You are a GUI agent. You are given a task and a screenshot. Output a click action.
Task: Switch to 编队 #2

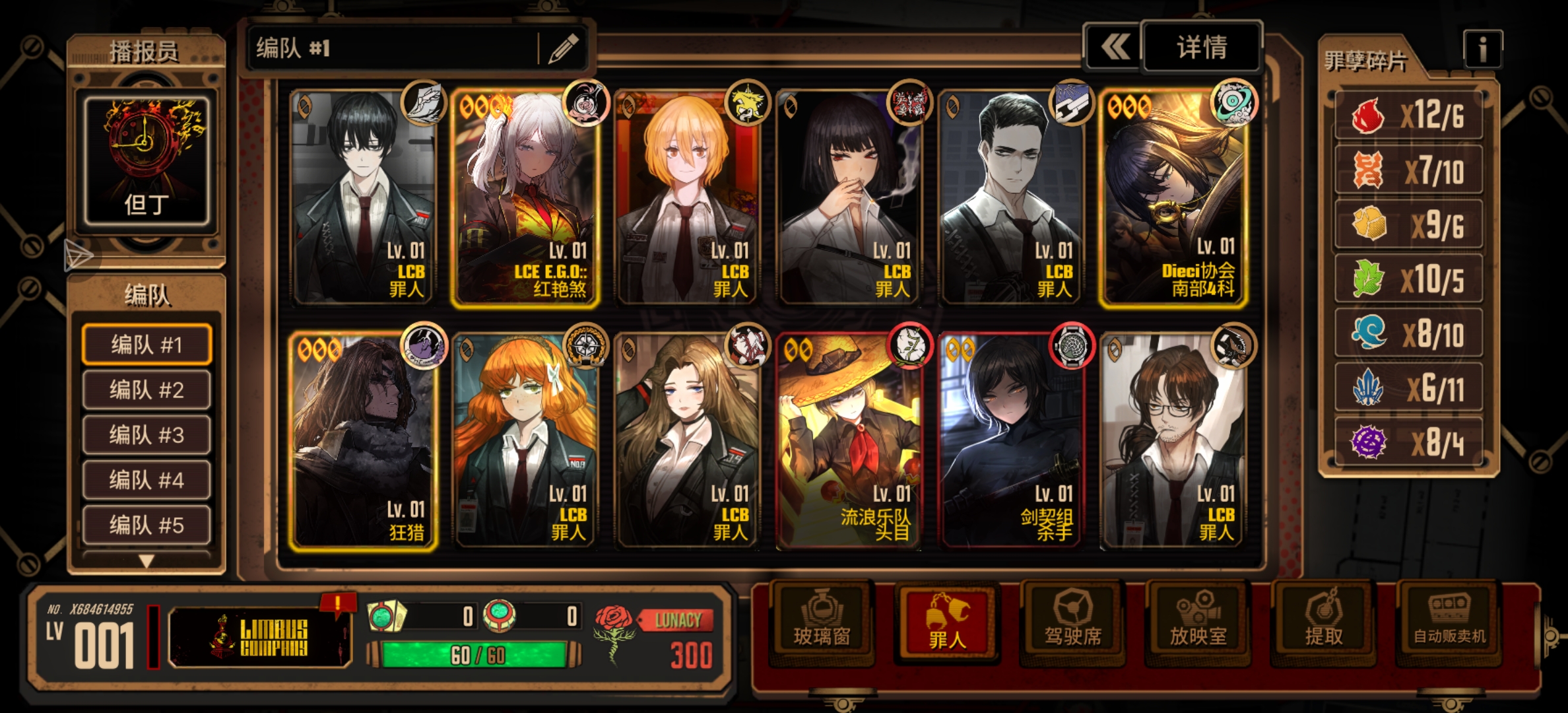(x=147, y=390)
